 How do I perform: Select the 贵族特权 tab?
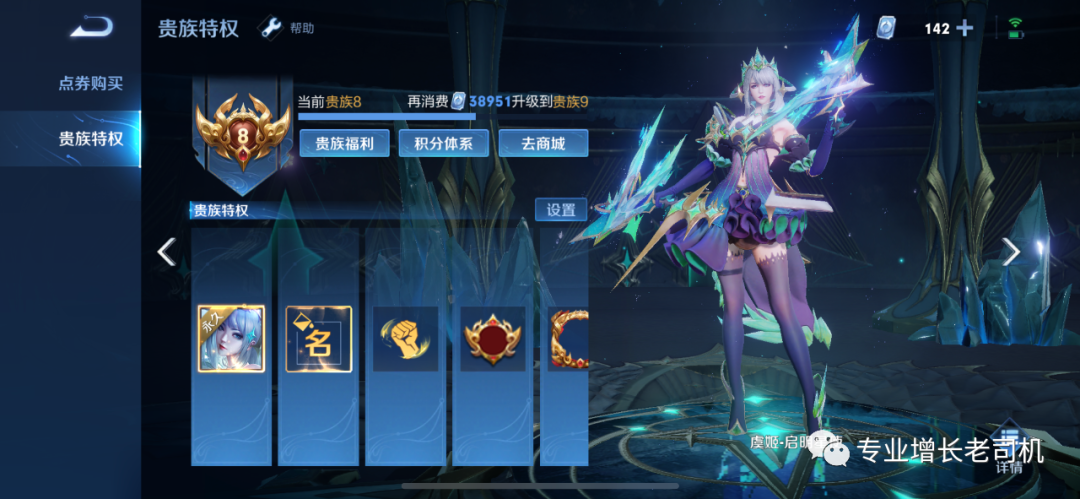pos(90,138)
